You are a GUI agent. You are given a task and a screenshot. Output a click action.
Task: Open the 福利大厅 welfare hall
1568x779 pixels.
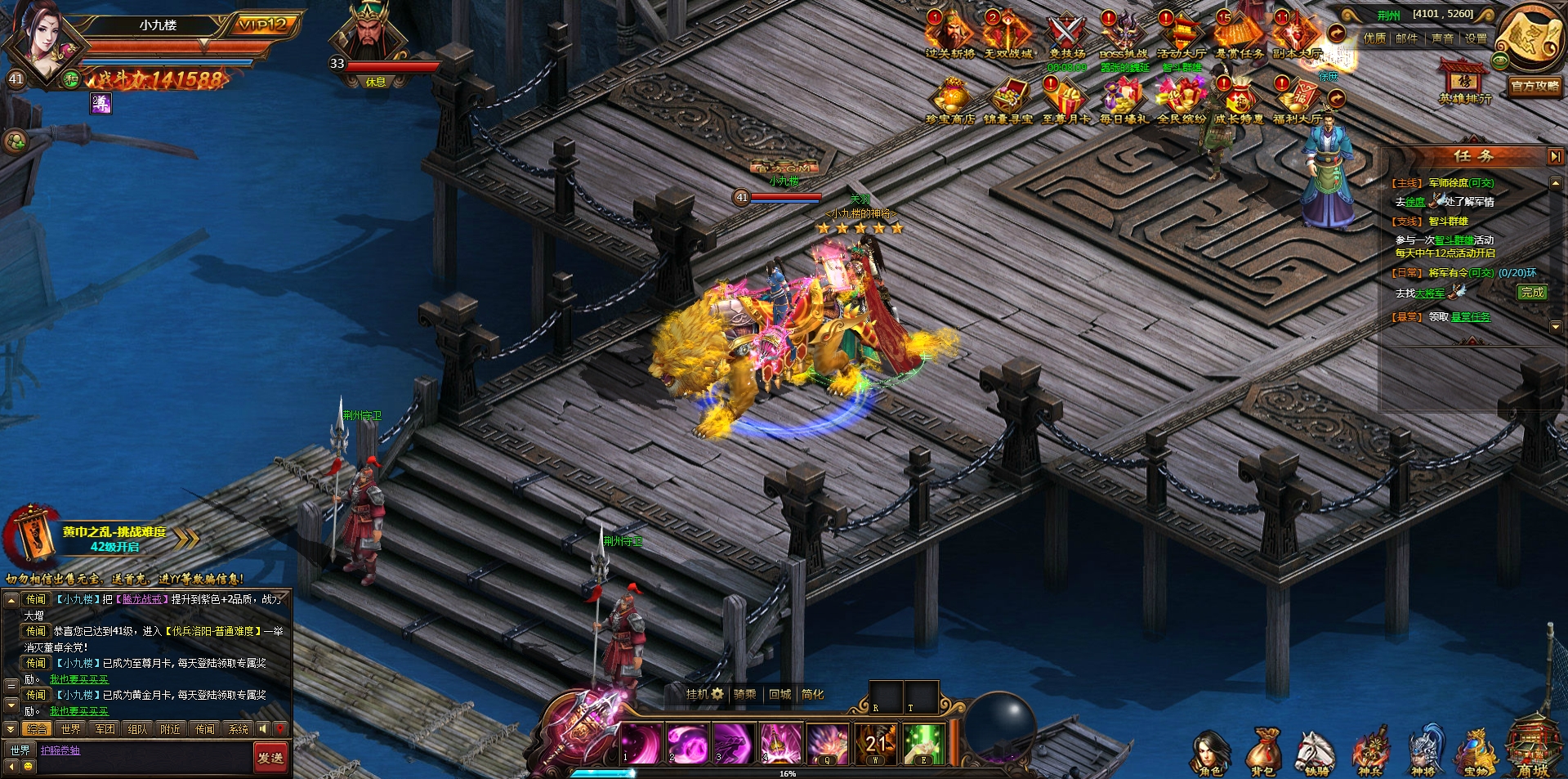point(1297,100)
